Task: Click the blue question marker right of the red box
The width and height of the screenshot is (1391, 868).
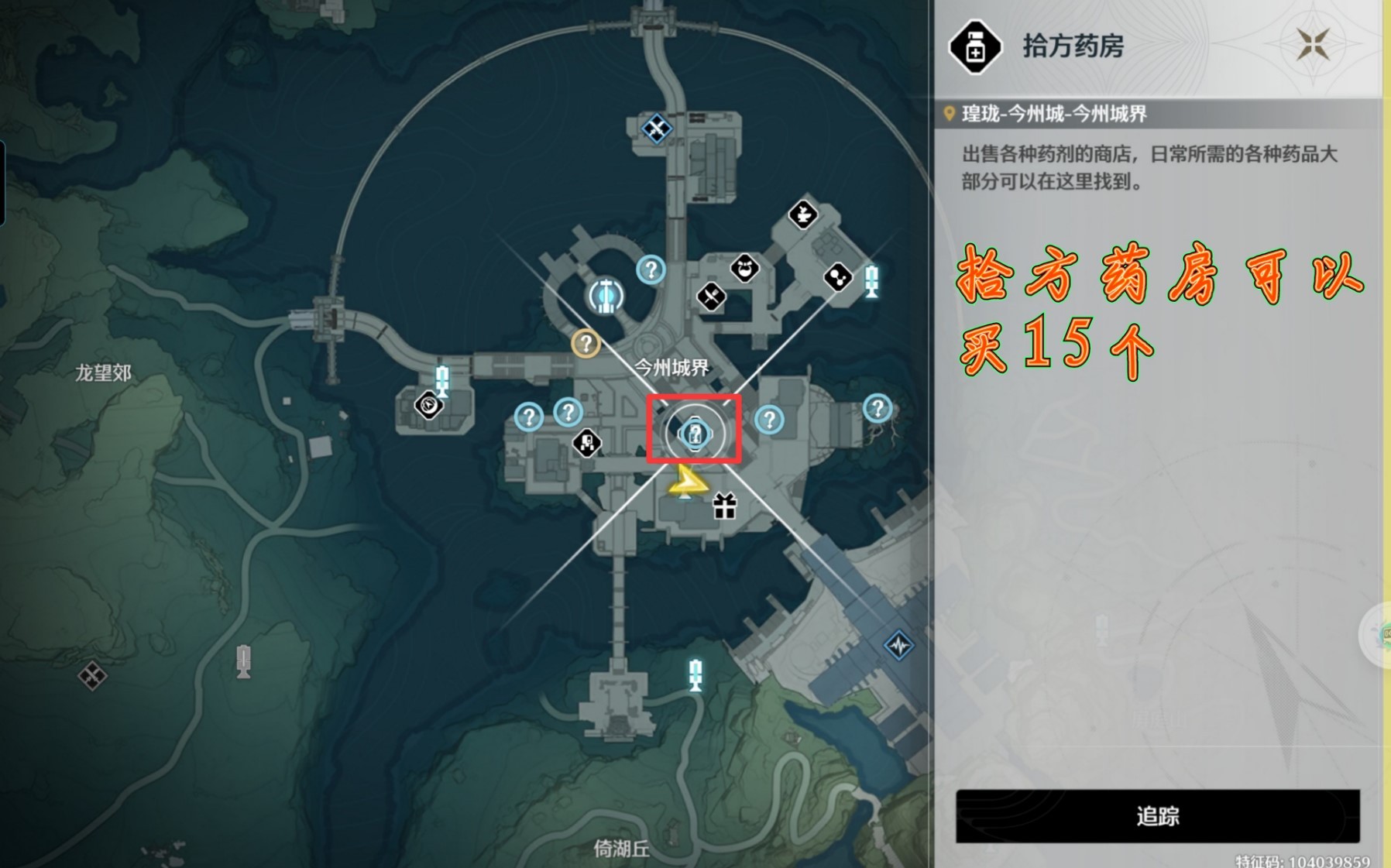Action: click(768, 422)
